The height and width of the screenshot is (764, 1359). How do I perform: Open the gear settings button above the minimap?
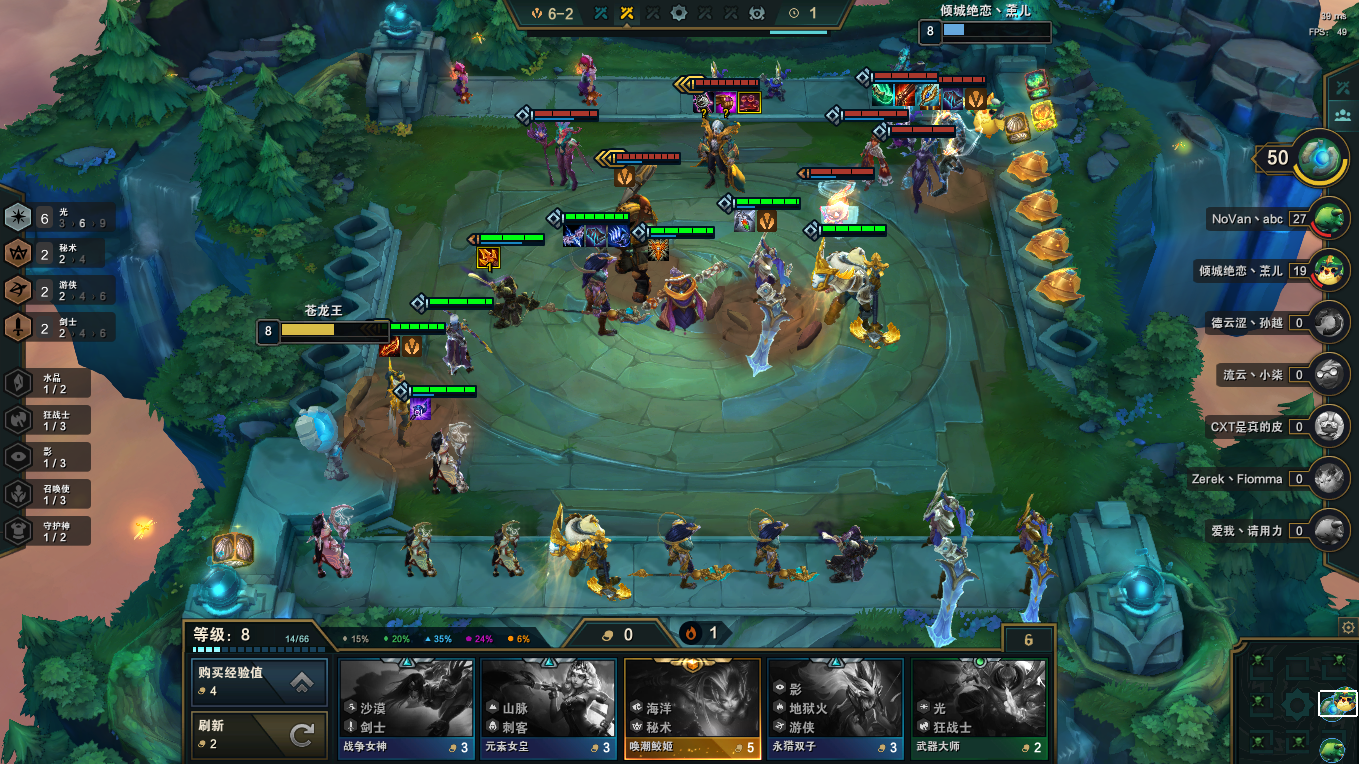1348,627
